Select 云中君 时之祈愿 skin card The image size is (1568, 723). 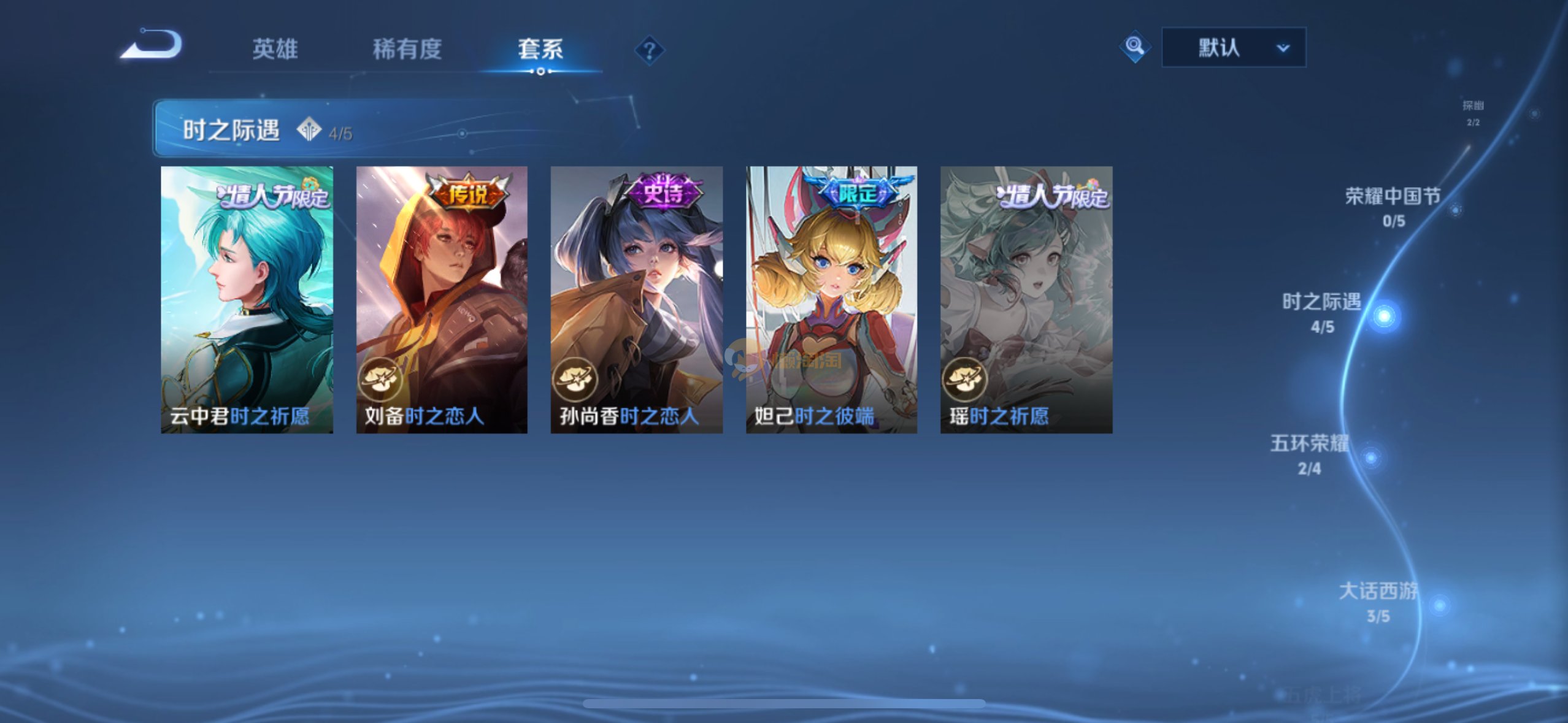pyautogui.click(x=247, y=299)
